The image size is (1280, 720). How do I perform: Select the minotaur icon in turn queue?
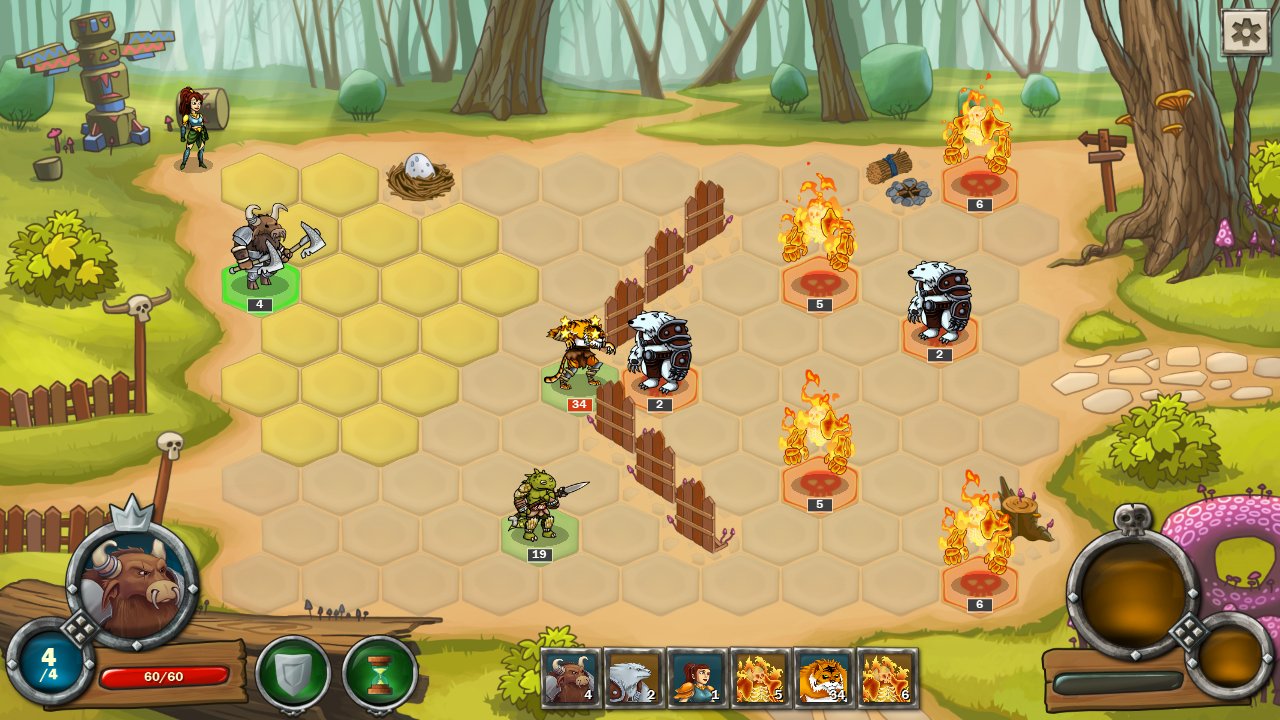click(571, 678)
